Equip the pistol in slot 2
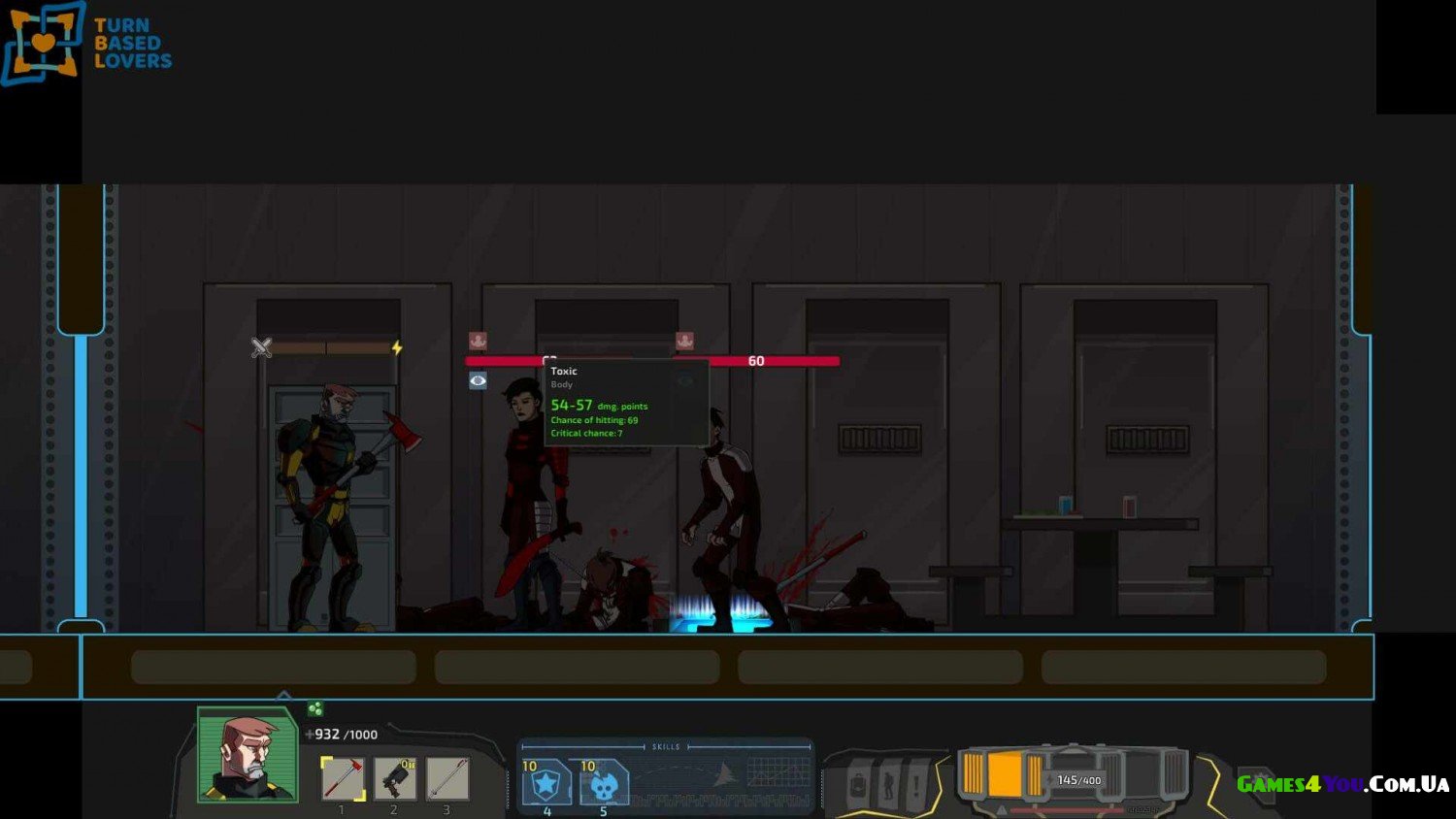Viewport: 1456px width, 819px height. point(395,778)
